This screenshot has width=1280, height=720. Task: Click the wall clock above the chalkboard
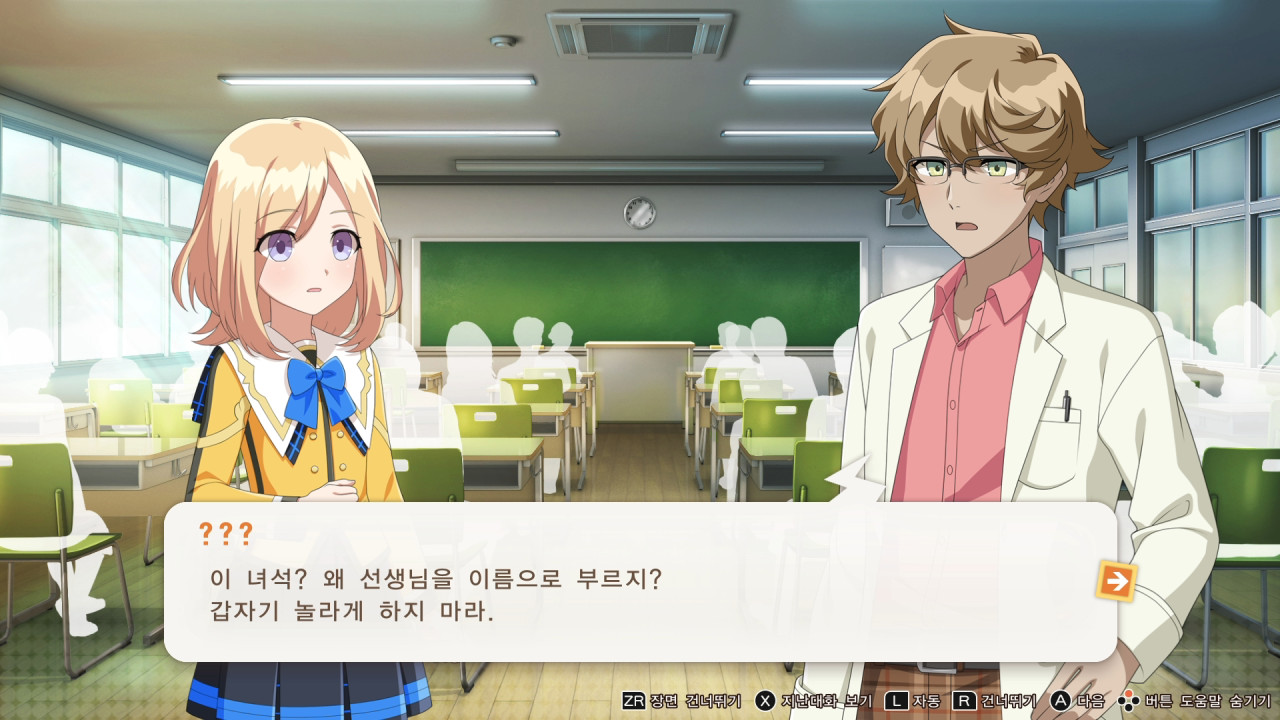[641, 213]
